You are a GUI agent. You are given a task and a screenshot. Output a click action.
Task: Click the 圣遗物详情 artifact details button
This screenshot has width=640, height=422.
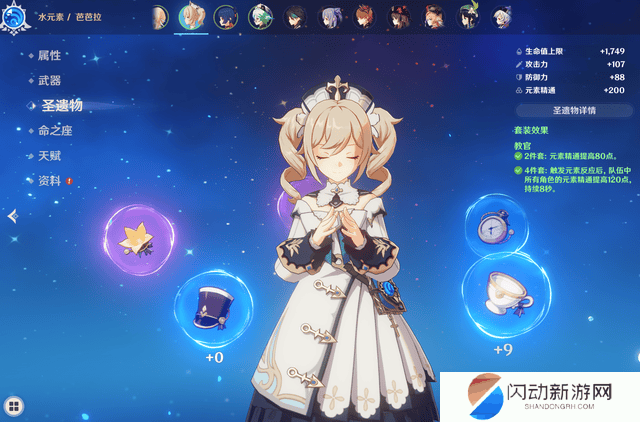pyautogui.click(x=567, y=110)
